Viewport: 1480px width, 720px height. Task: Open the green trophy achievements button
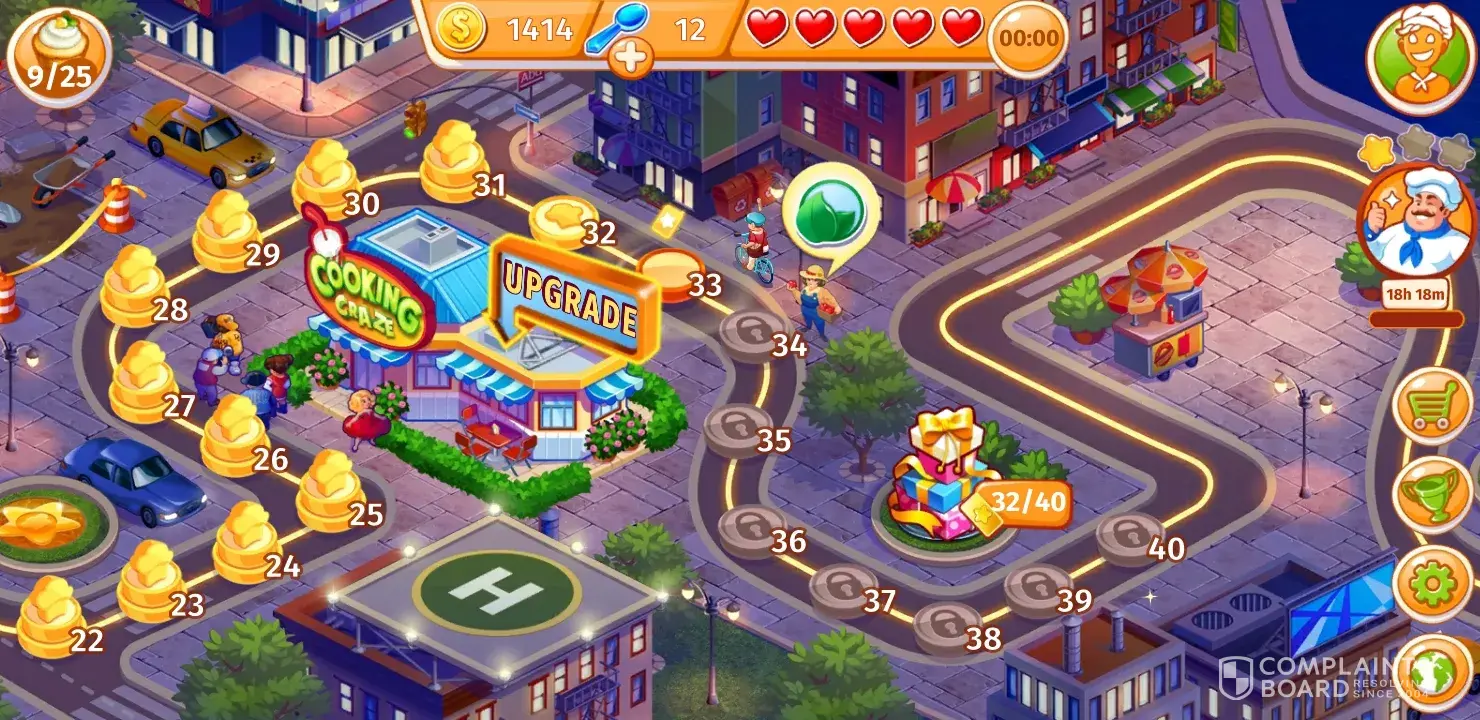pyautogui.click(x=1432, y=494)
